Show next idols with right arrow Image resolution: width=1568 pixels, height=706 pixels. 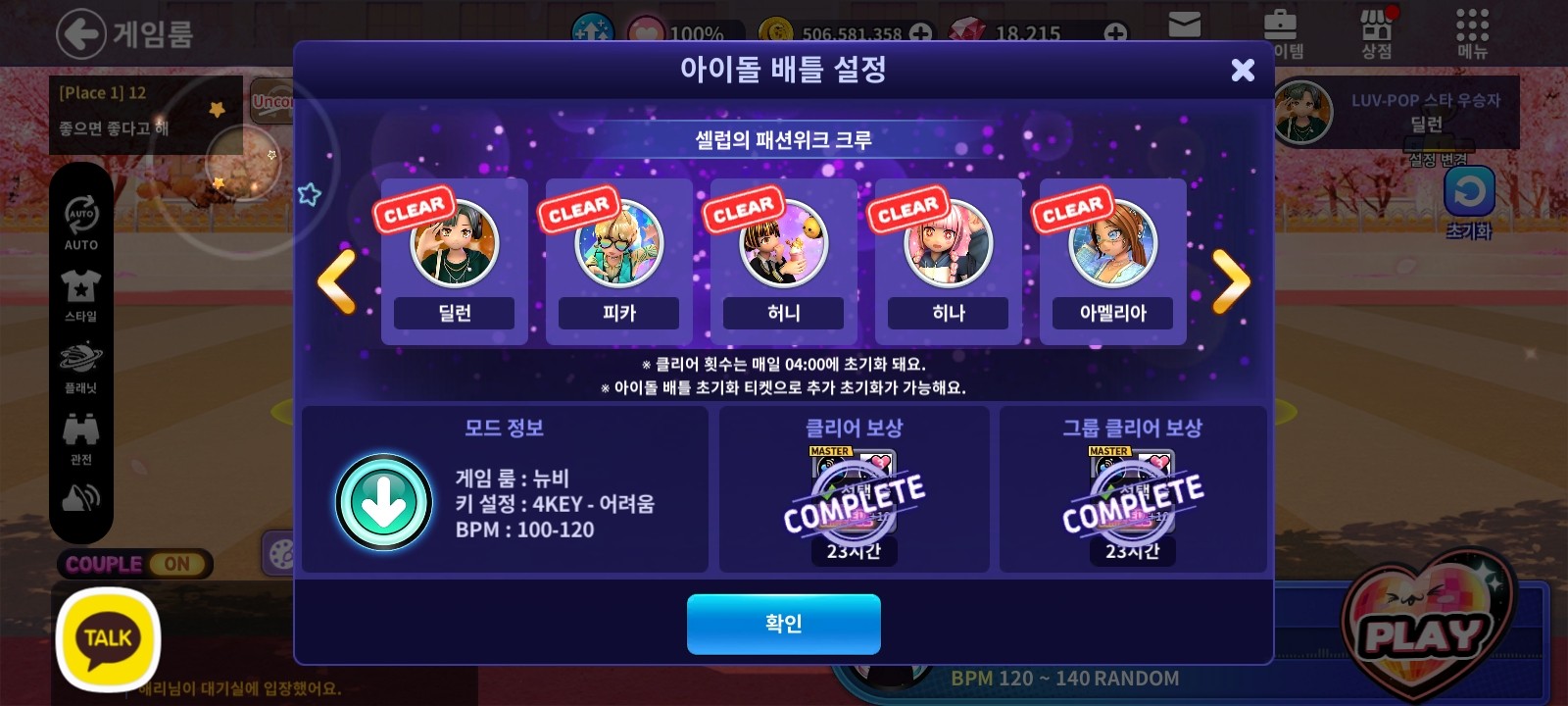tap(1231, 281)
